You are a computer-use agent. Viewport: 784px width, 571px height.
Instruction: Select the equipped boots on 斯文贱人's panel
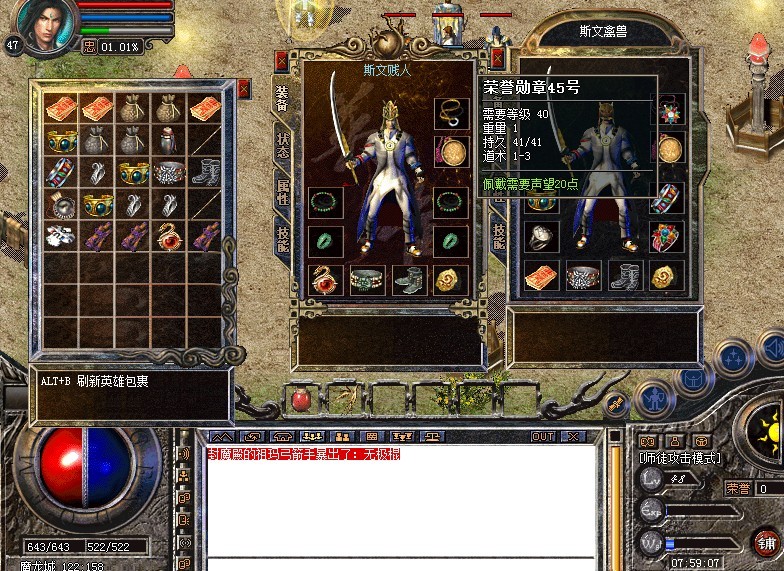pos(409,279)
